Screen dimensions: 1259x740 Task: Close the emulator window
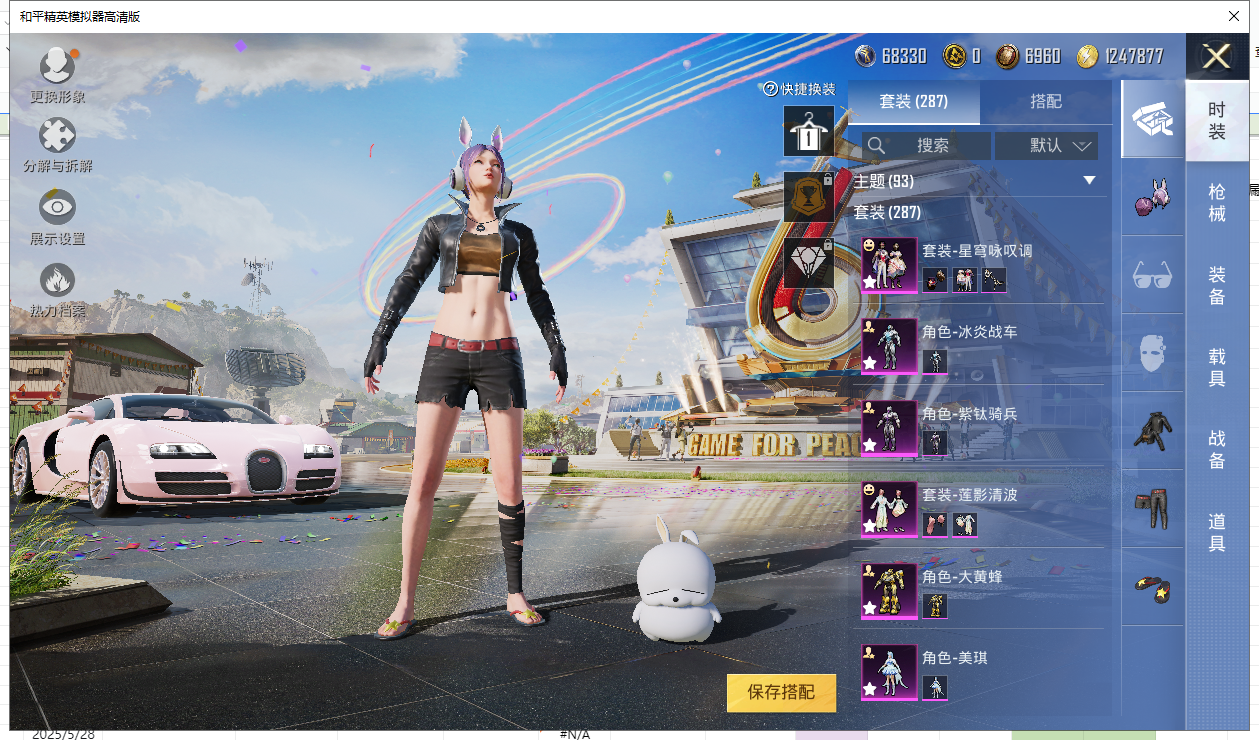1234,16
